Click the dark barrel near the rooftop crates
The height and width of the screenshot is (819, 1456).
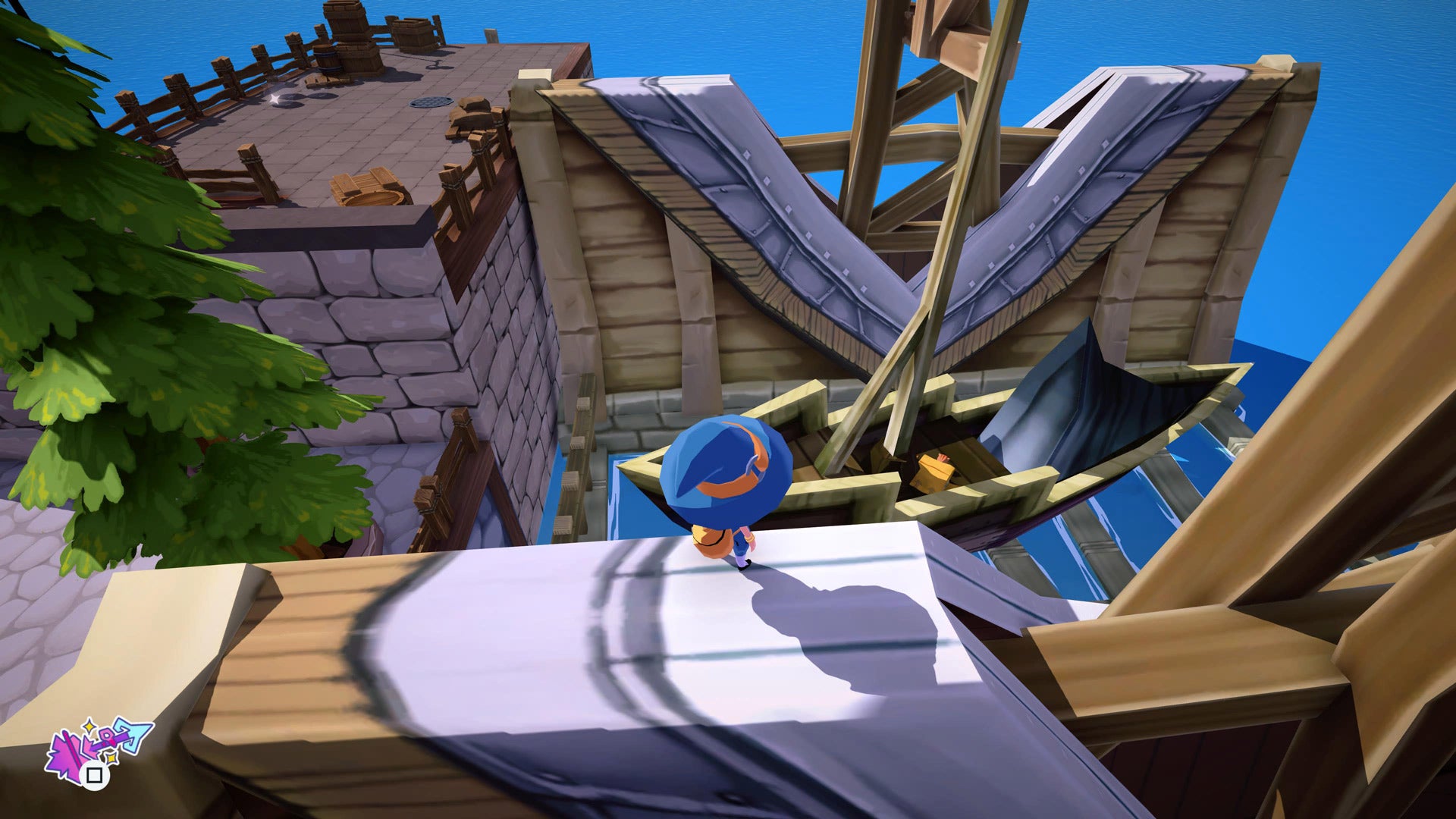pyautogui.click(x=326, y=59)
